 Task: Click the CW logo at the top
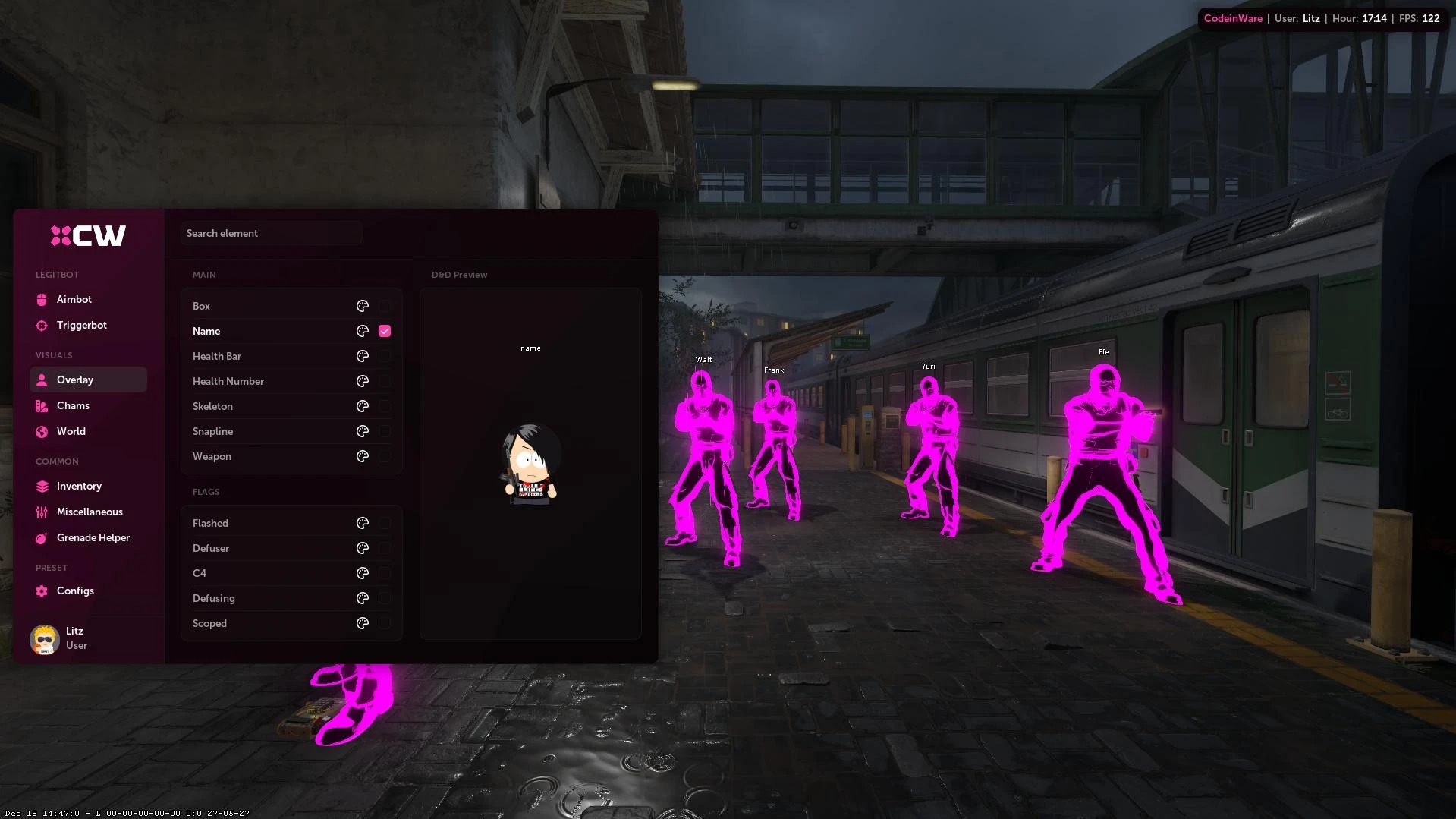(x=89, y=235)
